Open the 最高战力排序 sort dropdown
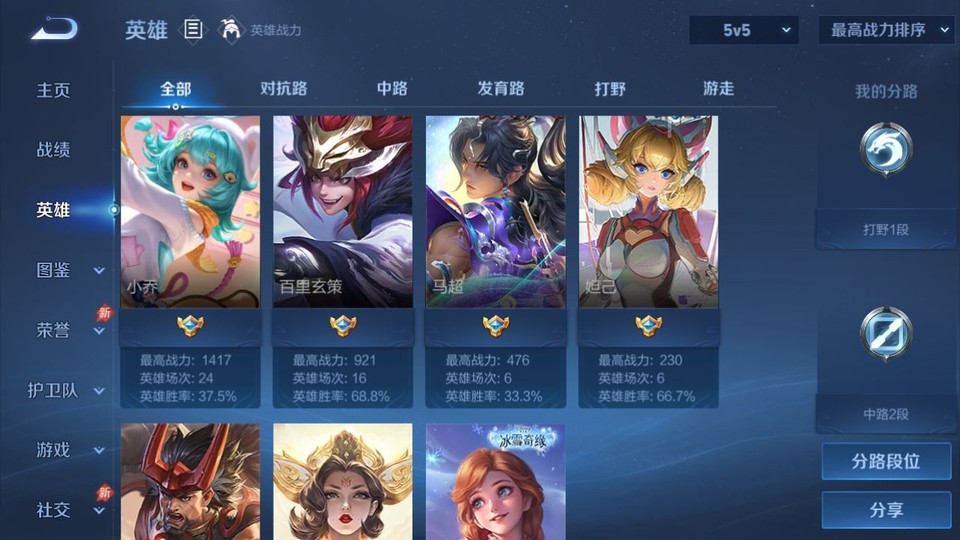The image size is (960, 540). coord(886,30)
